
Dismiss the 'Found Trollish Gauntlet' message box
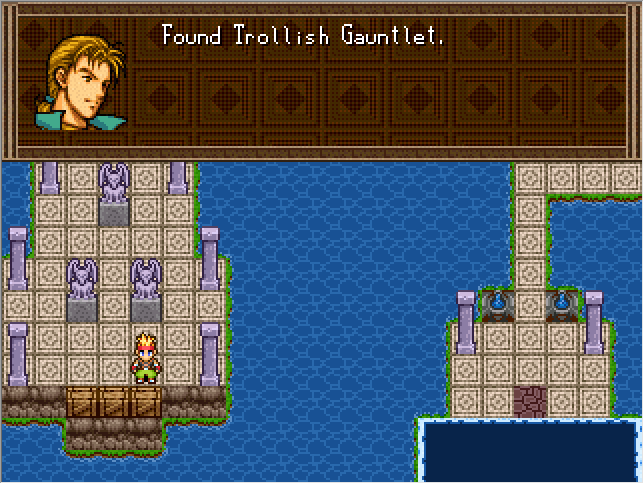[x=321, y=80]
